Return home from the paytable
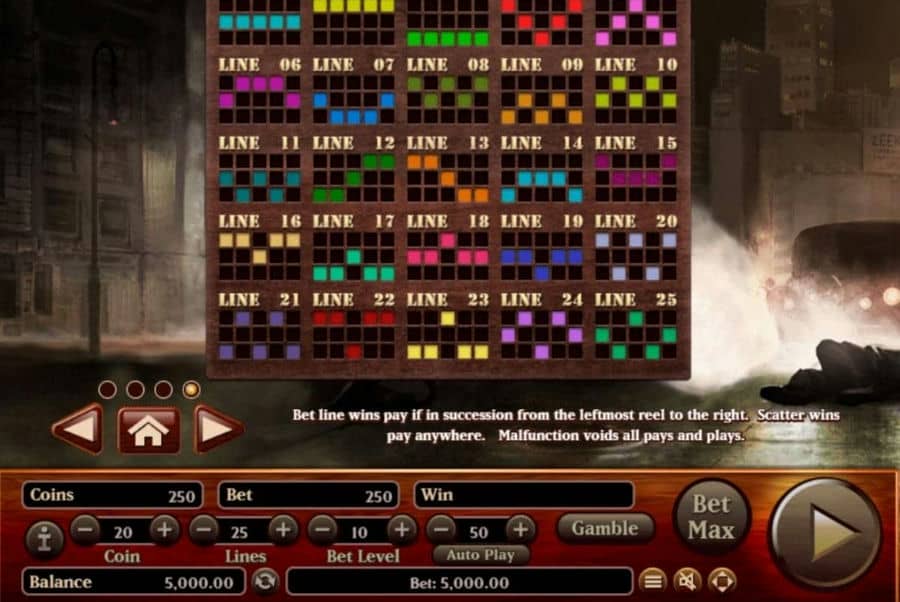Screen dimensions: 900x602 click(x=149, y=430)
